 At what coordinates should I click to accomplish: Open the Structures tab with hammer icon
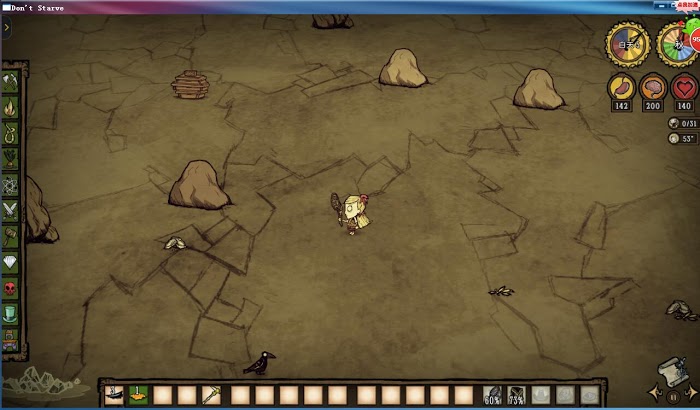(x=11, y=236)
